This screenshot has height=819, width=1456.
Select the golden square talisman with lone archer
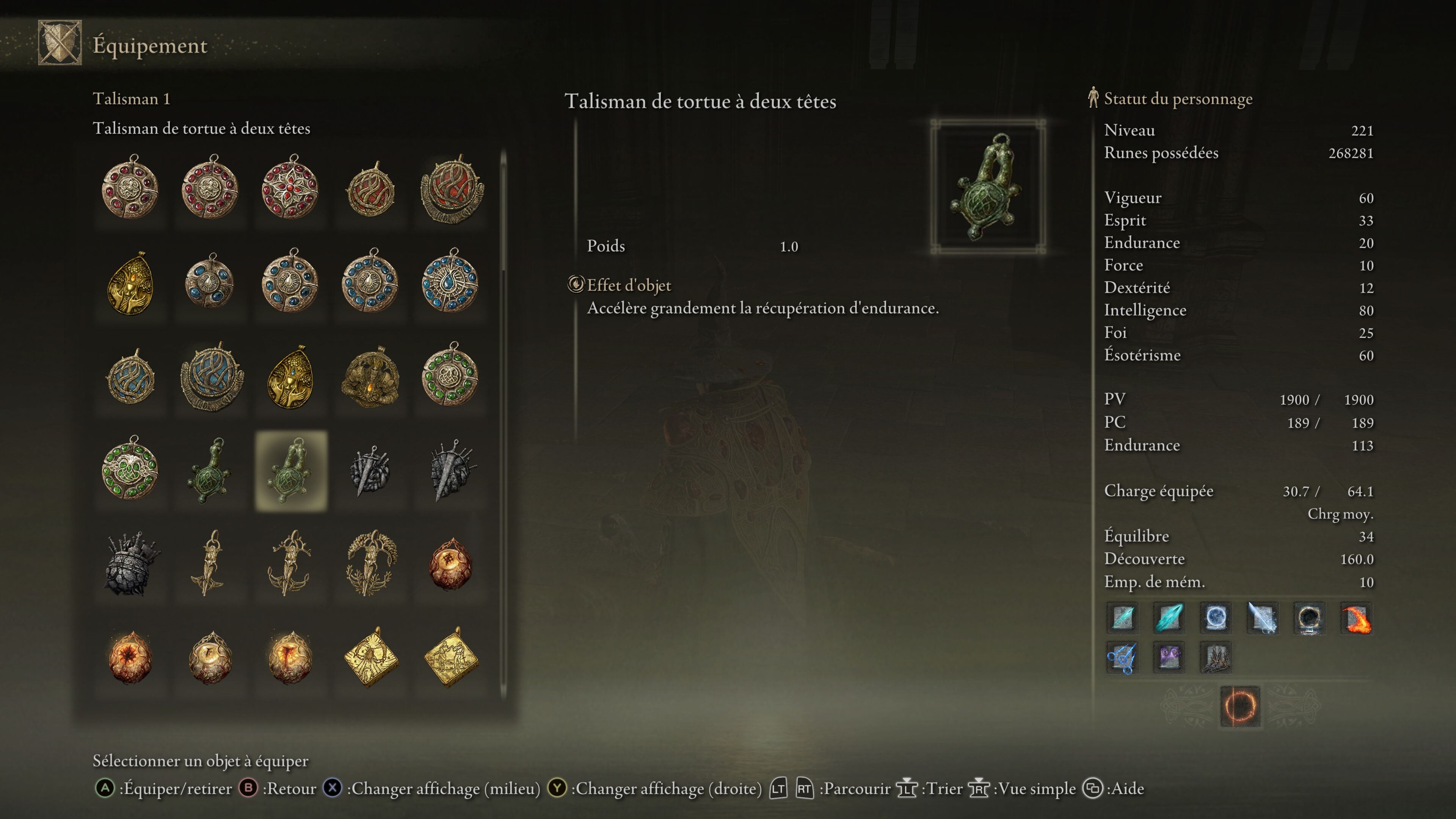coord(370,658)
